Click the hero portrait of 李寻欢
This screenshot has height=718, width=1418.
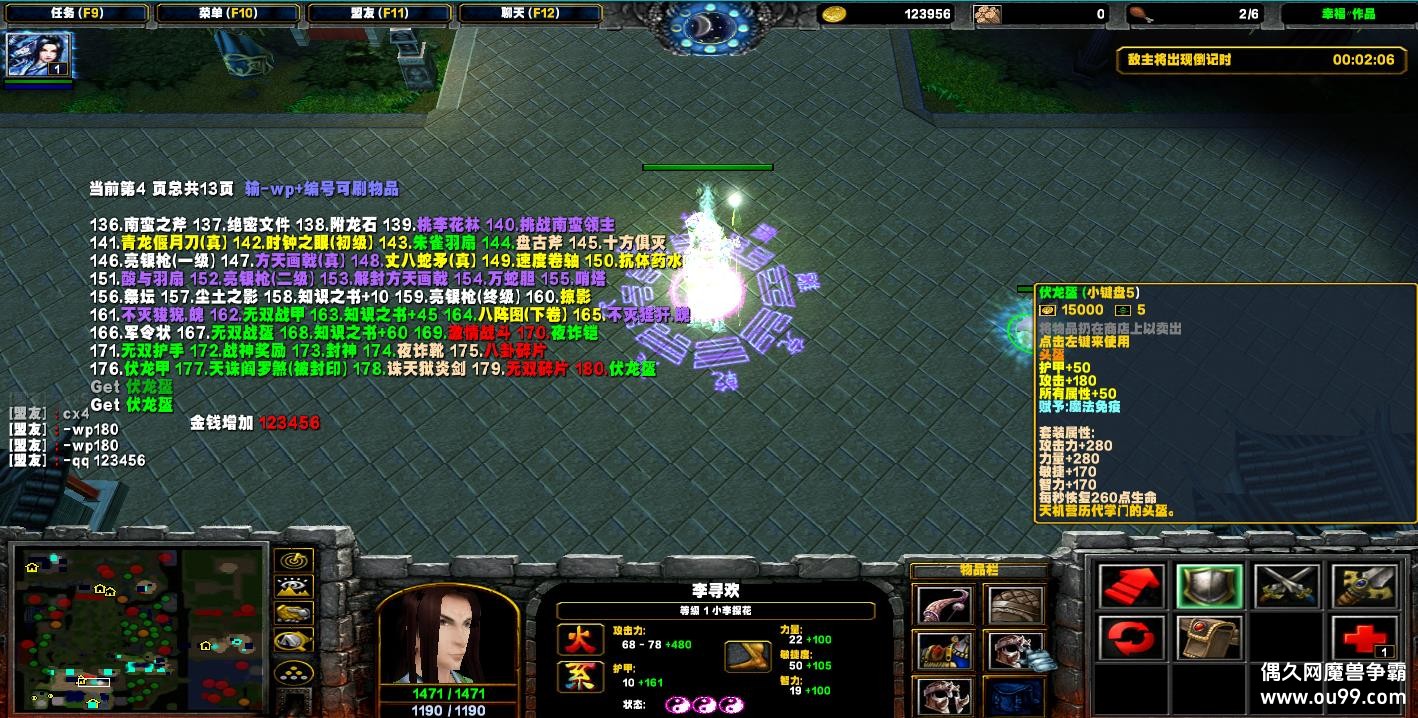point(447,633)
